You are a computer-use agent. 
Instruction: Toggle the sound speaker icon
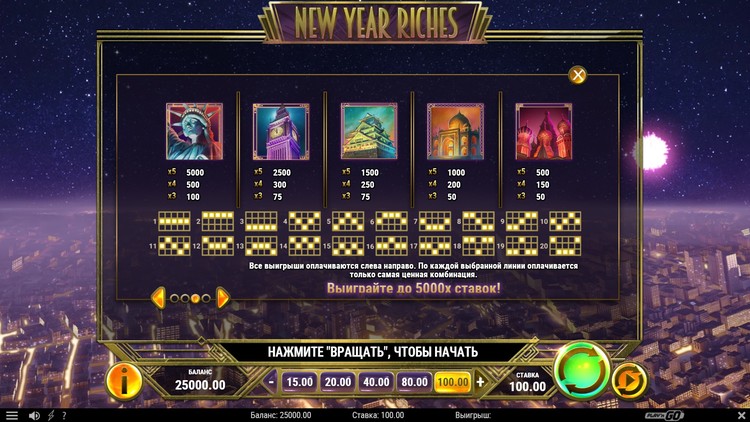click(x=34, y=415)
